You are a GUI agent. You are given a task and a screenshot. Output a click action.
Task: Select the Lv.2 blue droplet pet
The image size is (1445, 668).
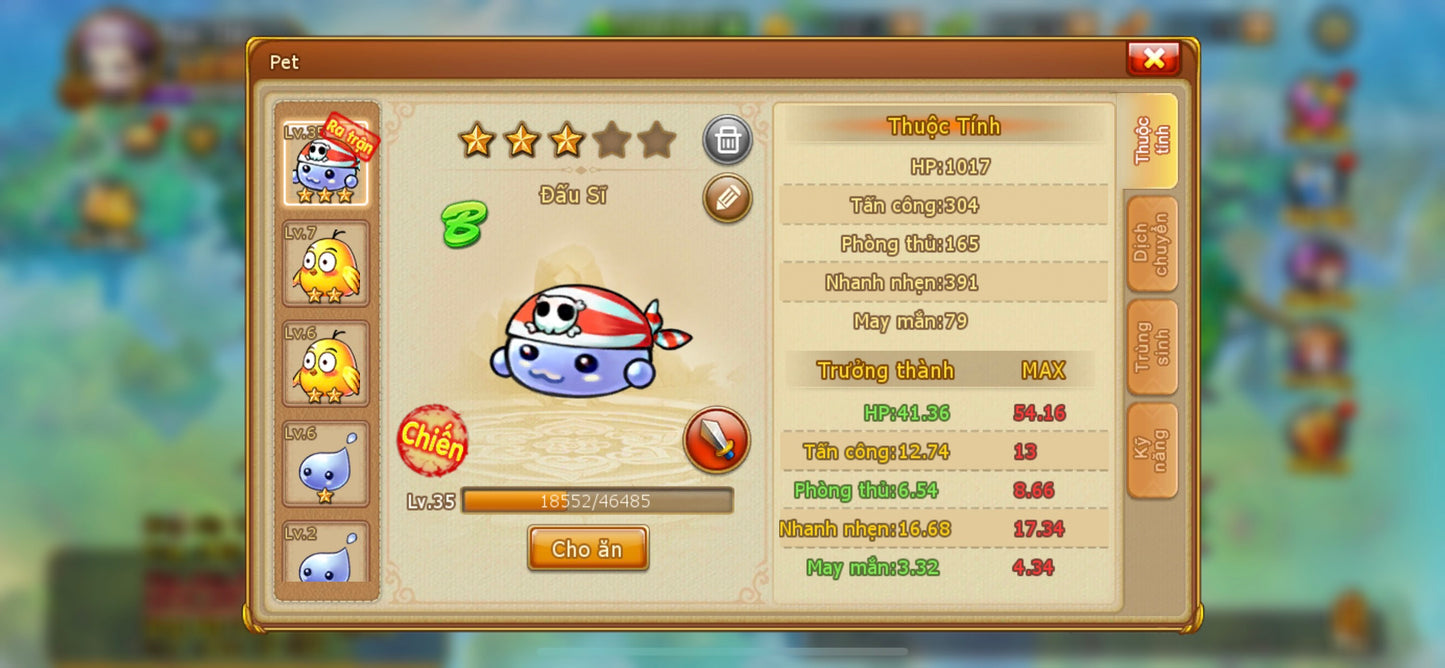(x=325, y=555)
